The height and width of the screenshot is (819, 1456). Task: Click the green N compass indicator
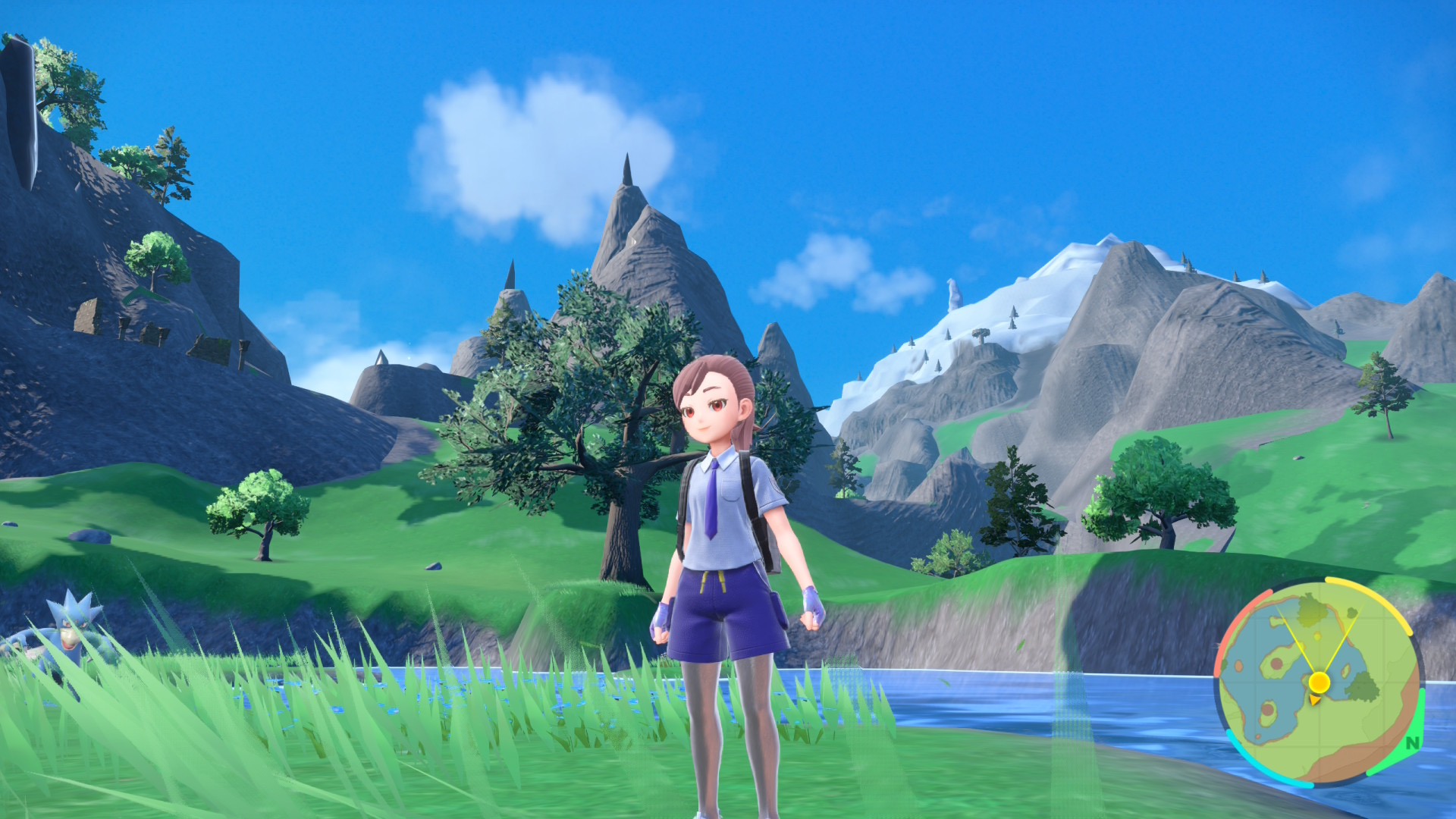(1411, 742)
